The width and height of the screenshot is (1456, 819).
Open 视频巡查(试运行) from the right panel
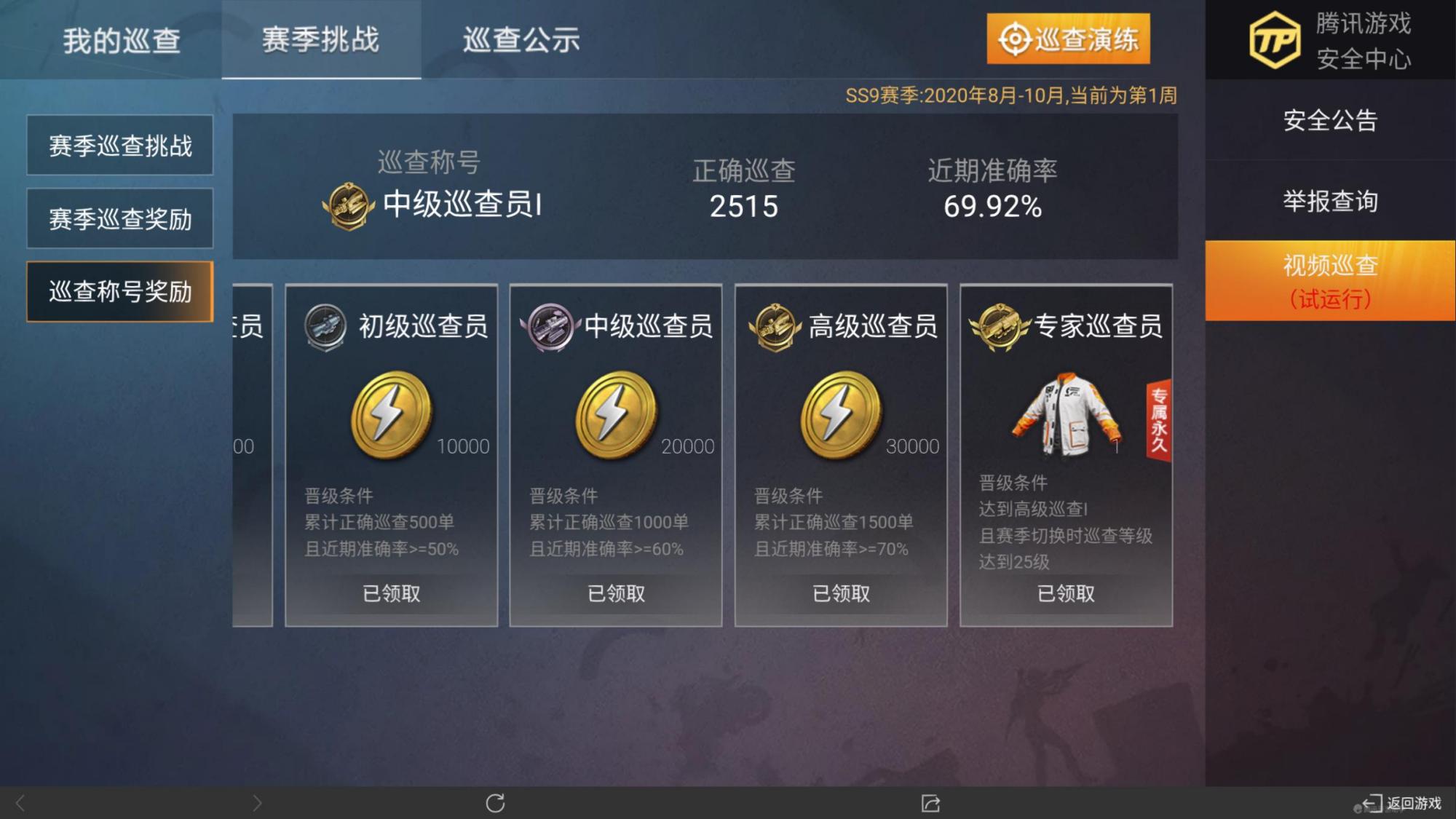coord(1330,280)
